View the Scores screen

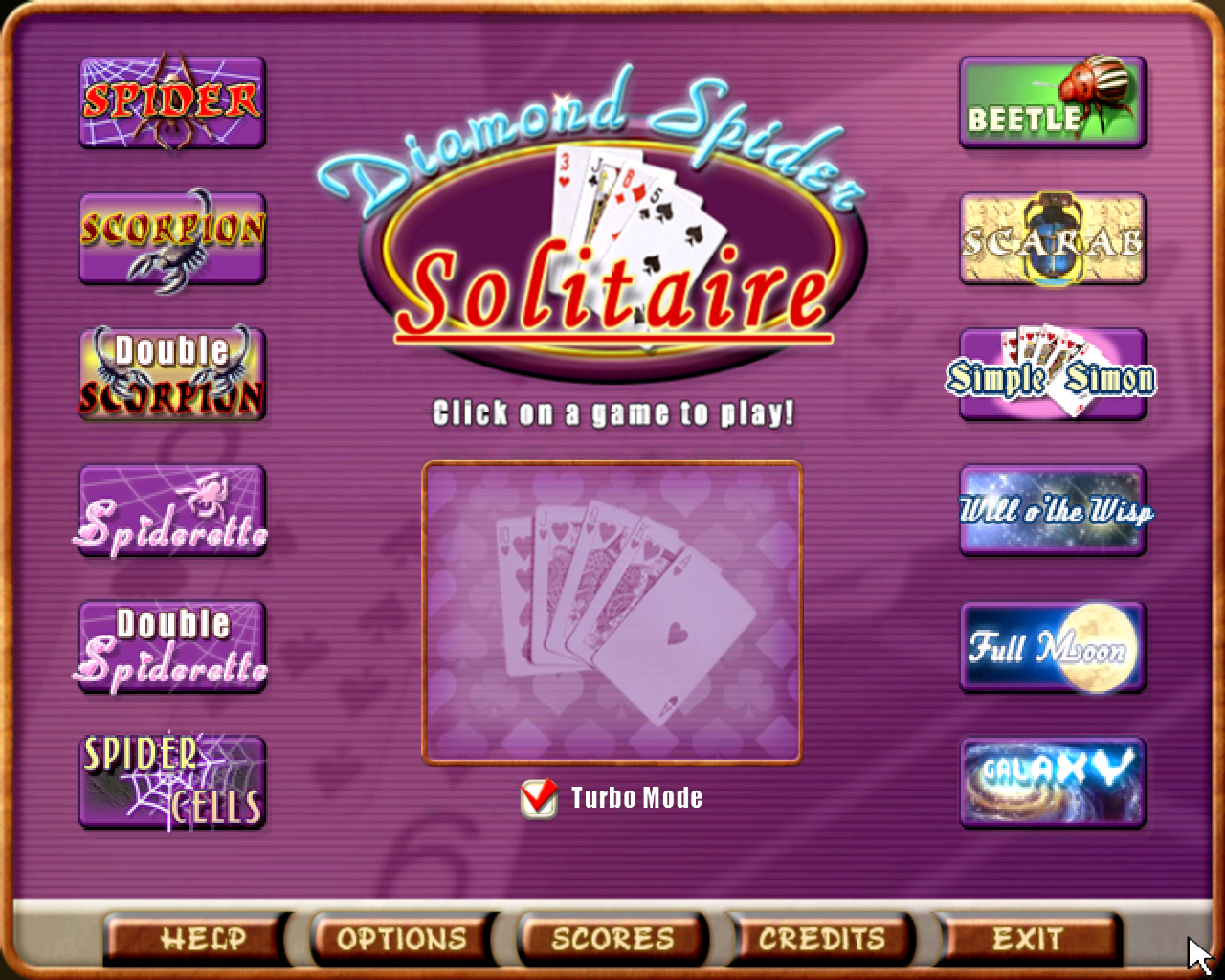coord(611,939)
